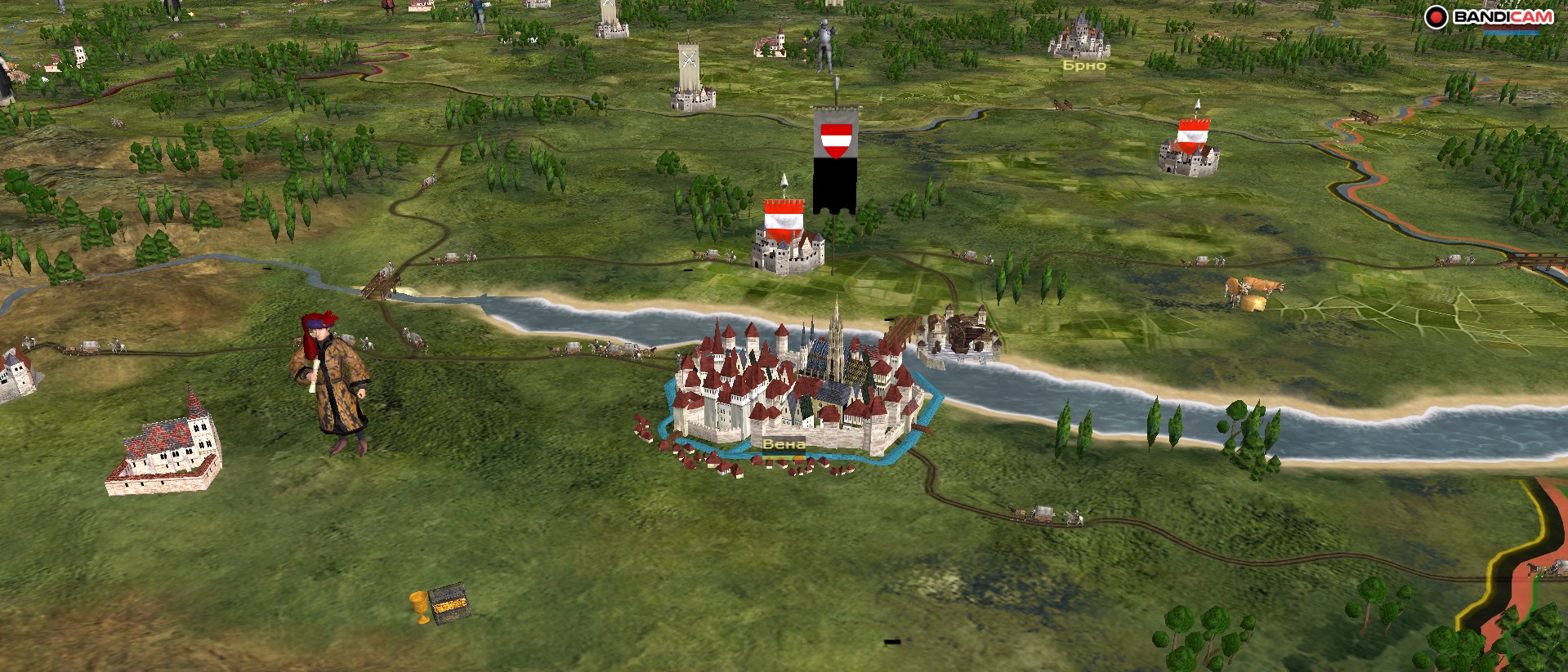The width and height of the screenshot is (1568, 672).
Task: Select the Брно settlement name label
Action: 1083,65
